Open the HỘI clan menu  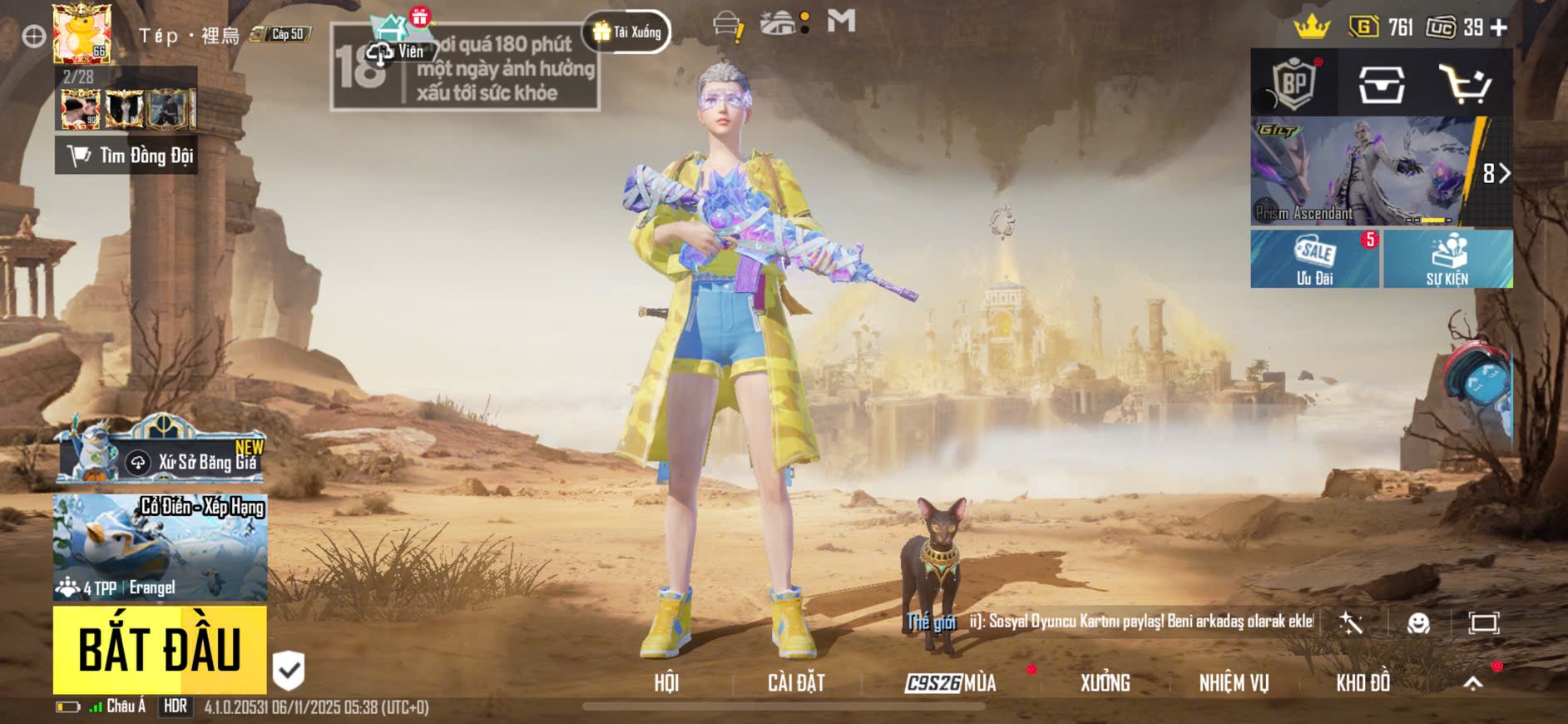click(x=666, y=683)
